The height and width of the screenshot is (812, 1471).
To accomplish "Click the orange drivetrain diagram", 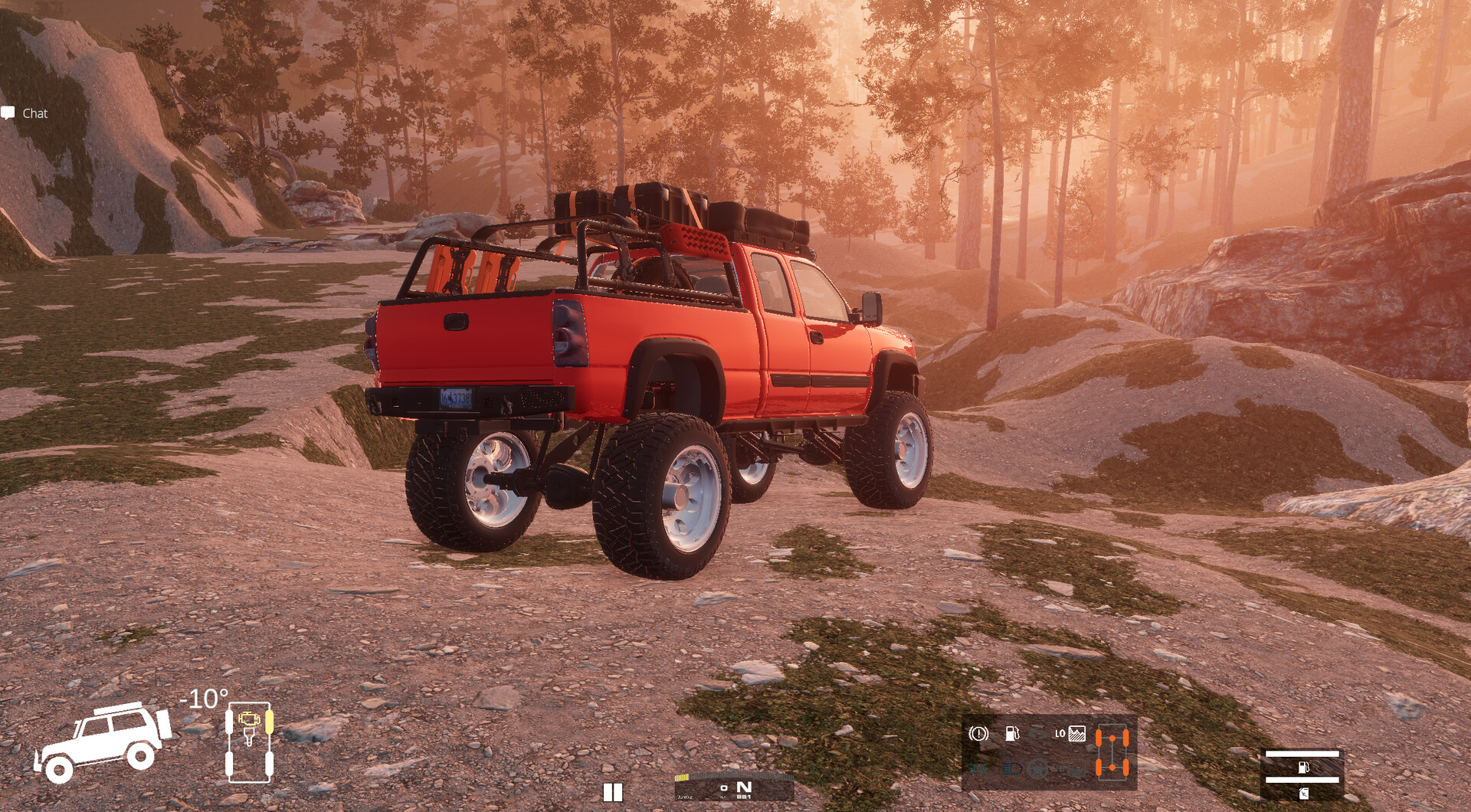I will (x=1112, y=753).
